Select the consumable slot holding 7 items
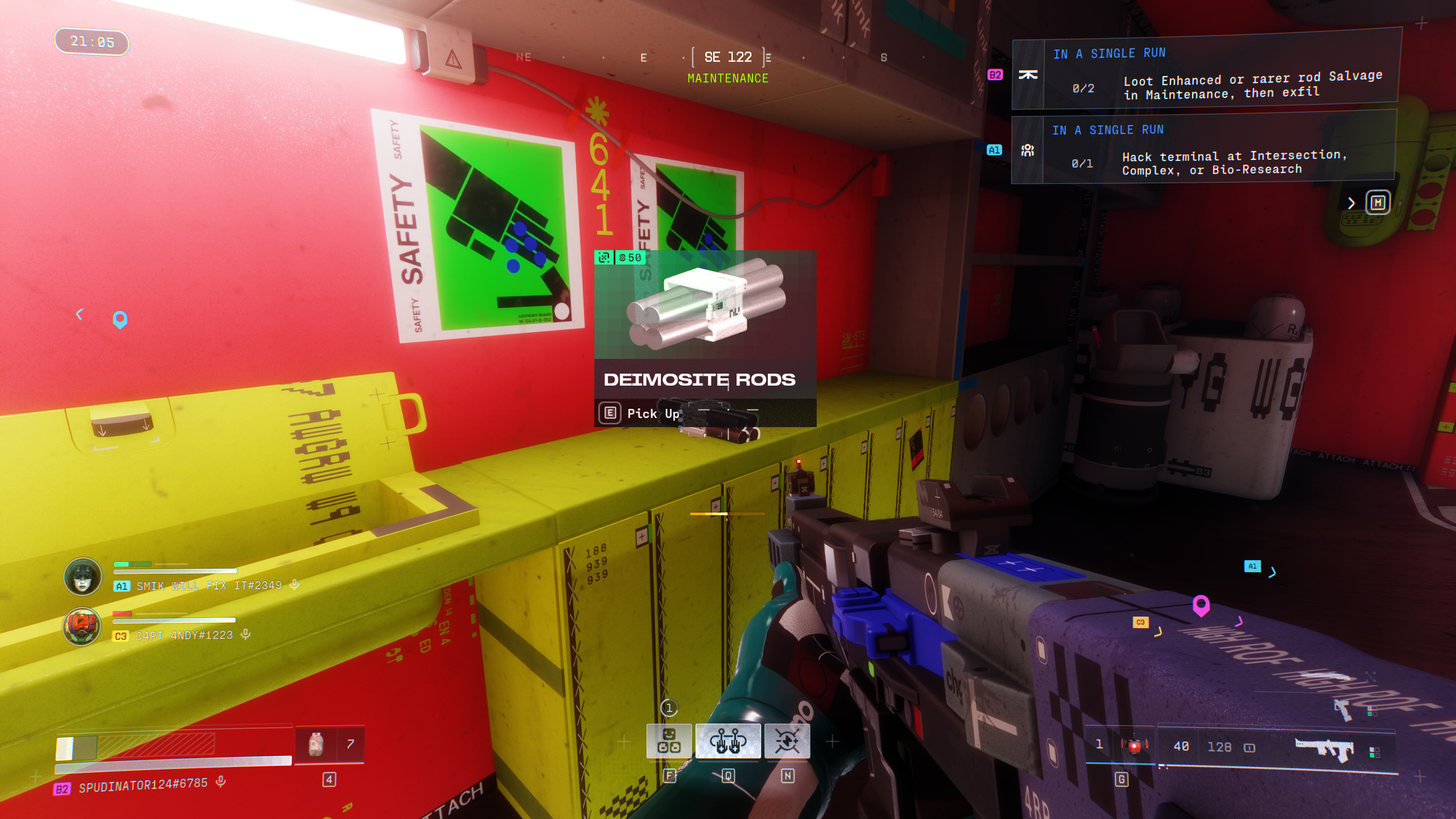 (330, 744)
